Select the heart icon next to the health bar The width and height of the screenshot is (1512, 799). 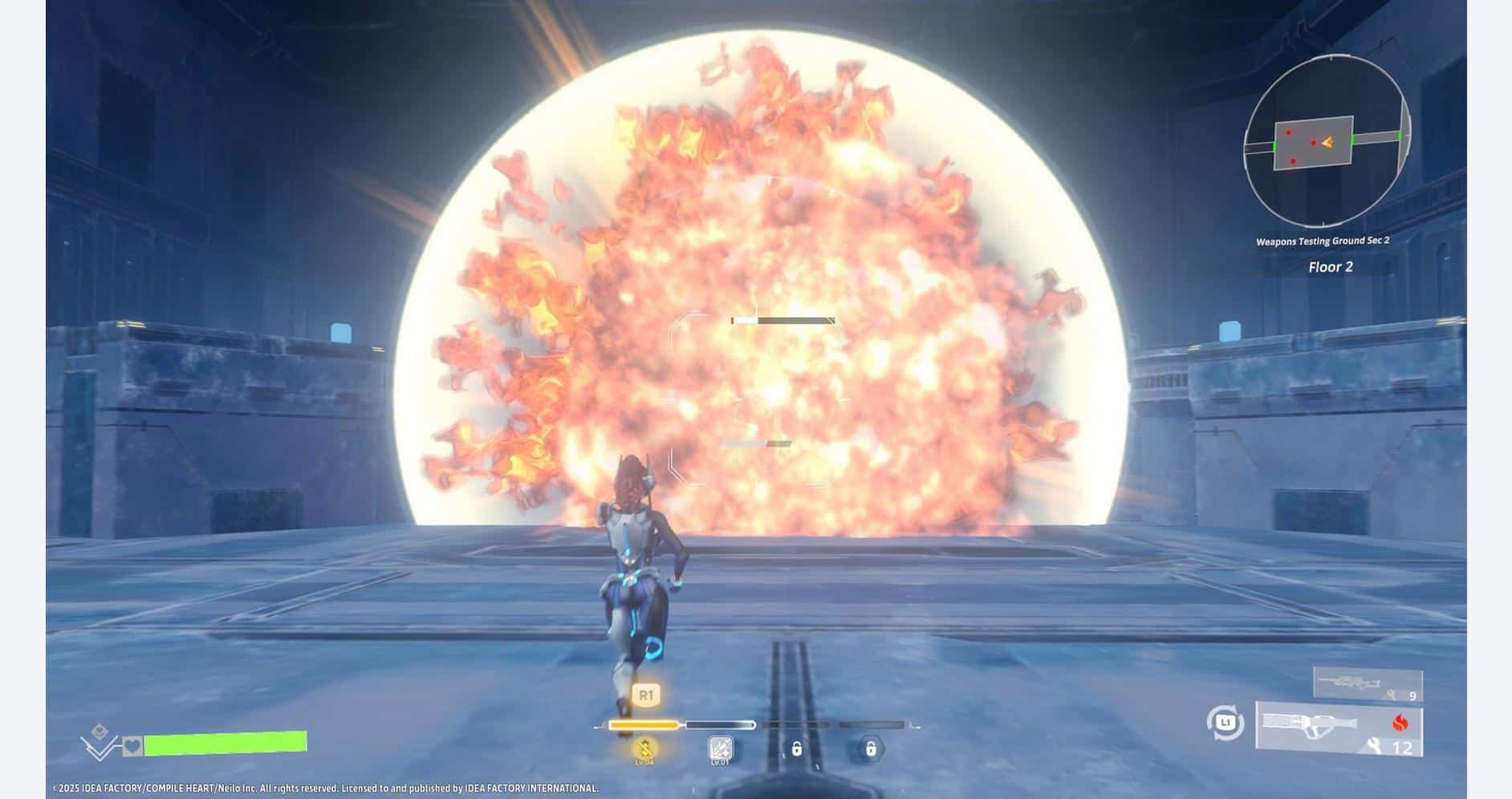point(132,747)
